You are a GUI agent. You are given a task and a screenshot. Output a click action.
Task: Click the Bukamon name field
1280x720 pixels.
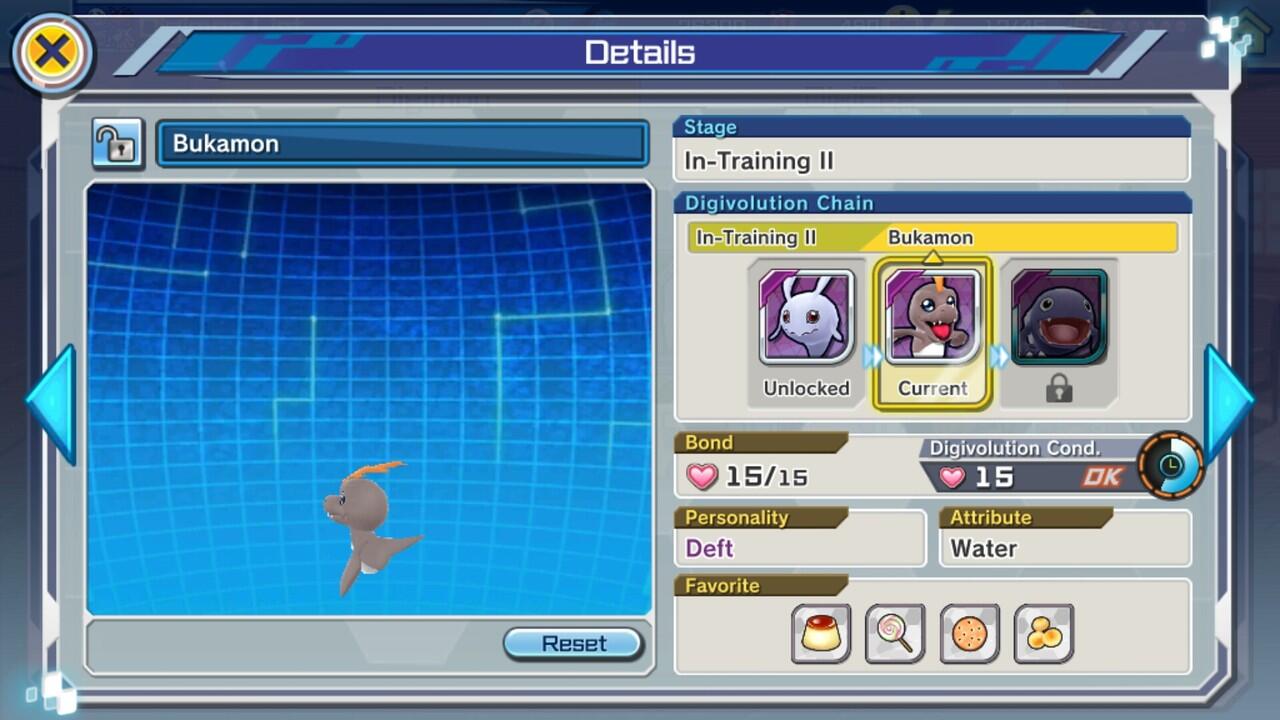pos(402,144)
